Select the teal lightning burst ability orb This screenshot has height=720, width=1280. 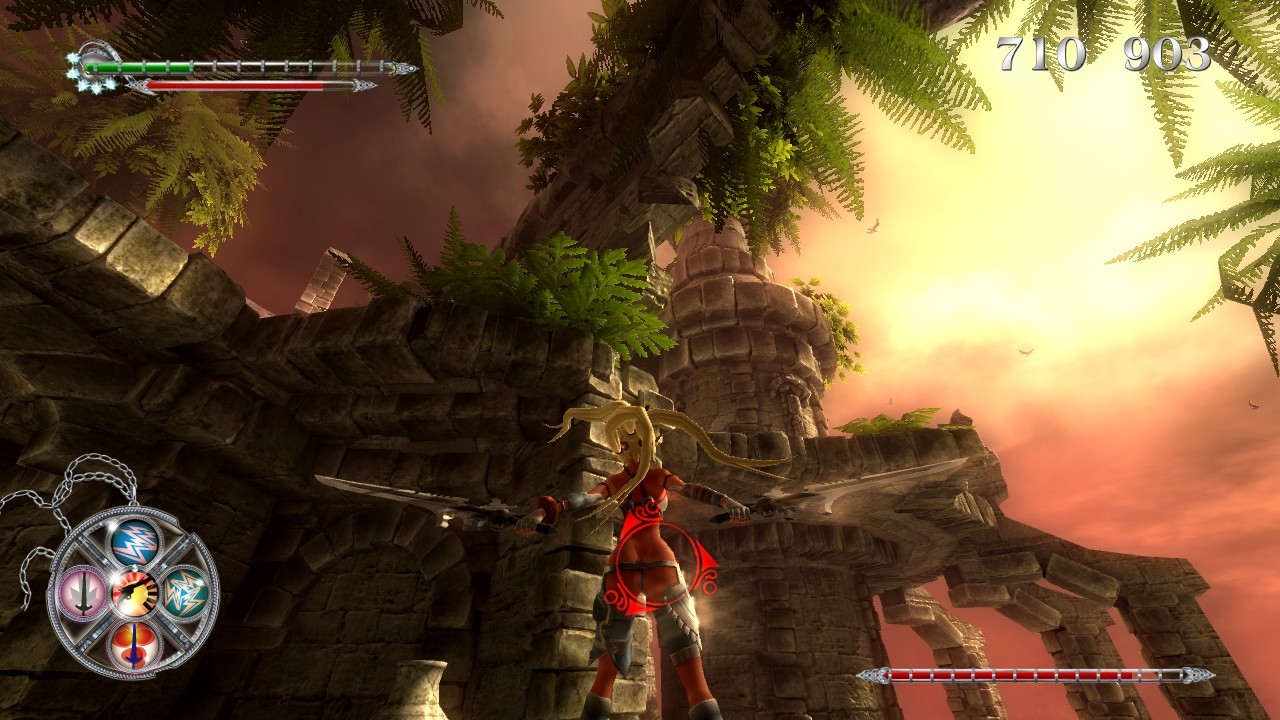(186, 594)
